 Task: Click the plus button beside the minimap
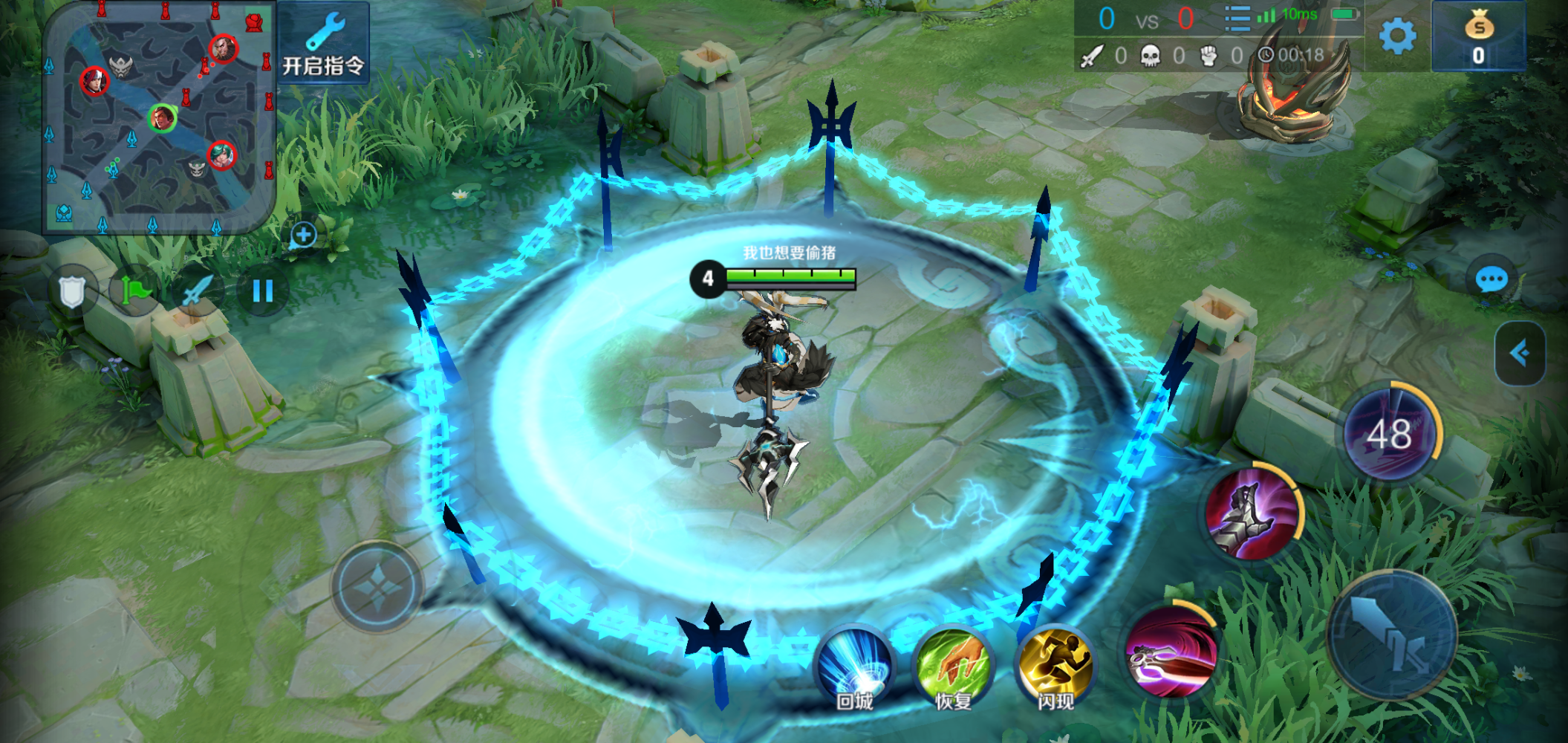[303, 236]
